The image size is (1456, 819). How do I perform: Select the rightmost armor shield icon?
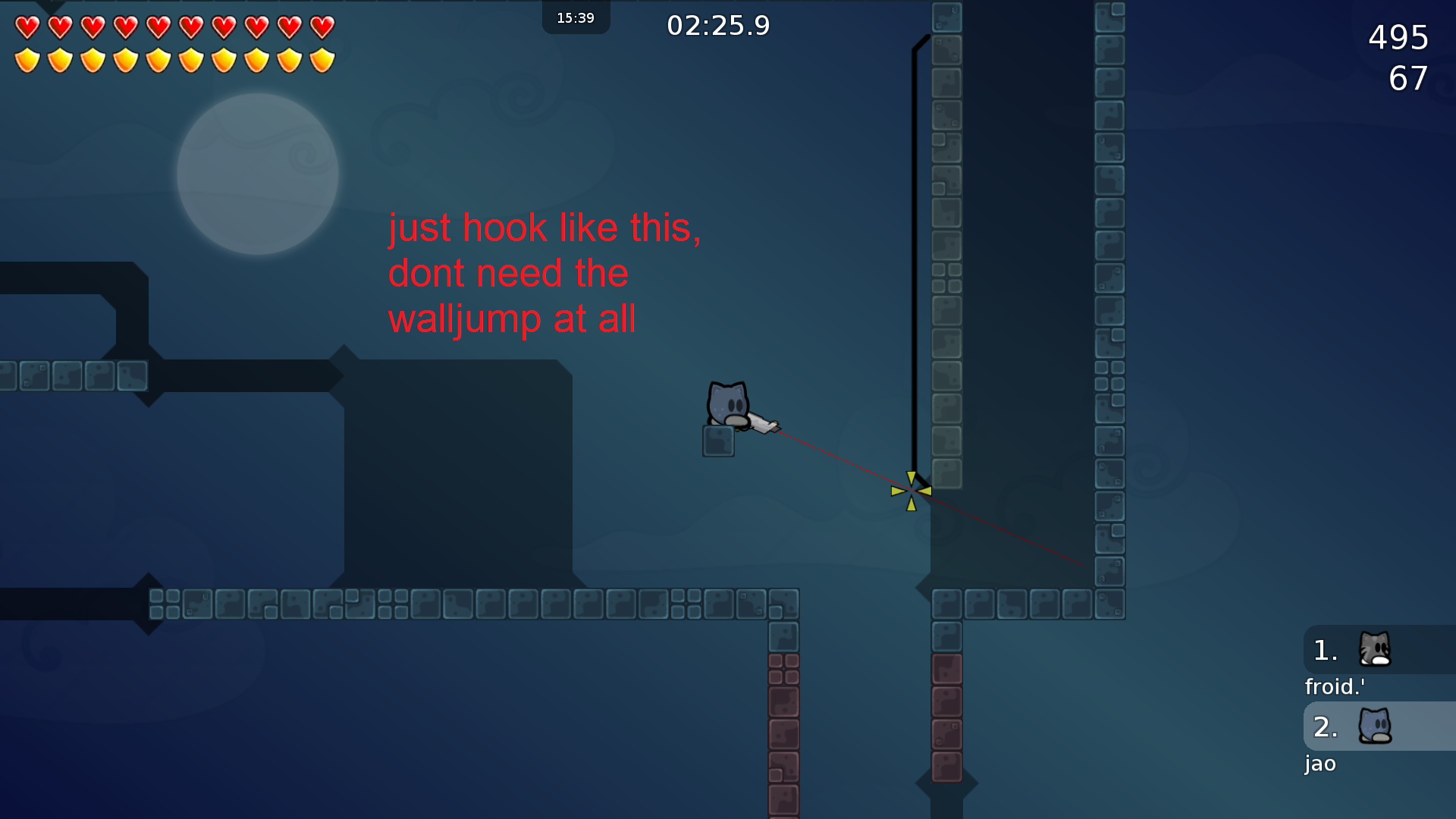[x=322, y=58]
